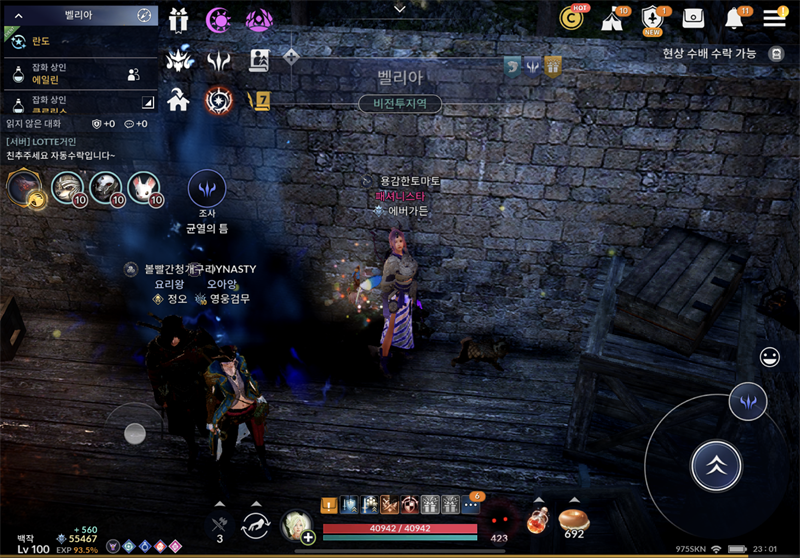This screenshot has width=800, height=558.
Task: Open the white house town icon
Action: [x=179, y=99]
